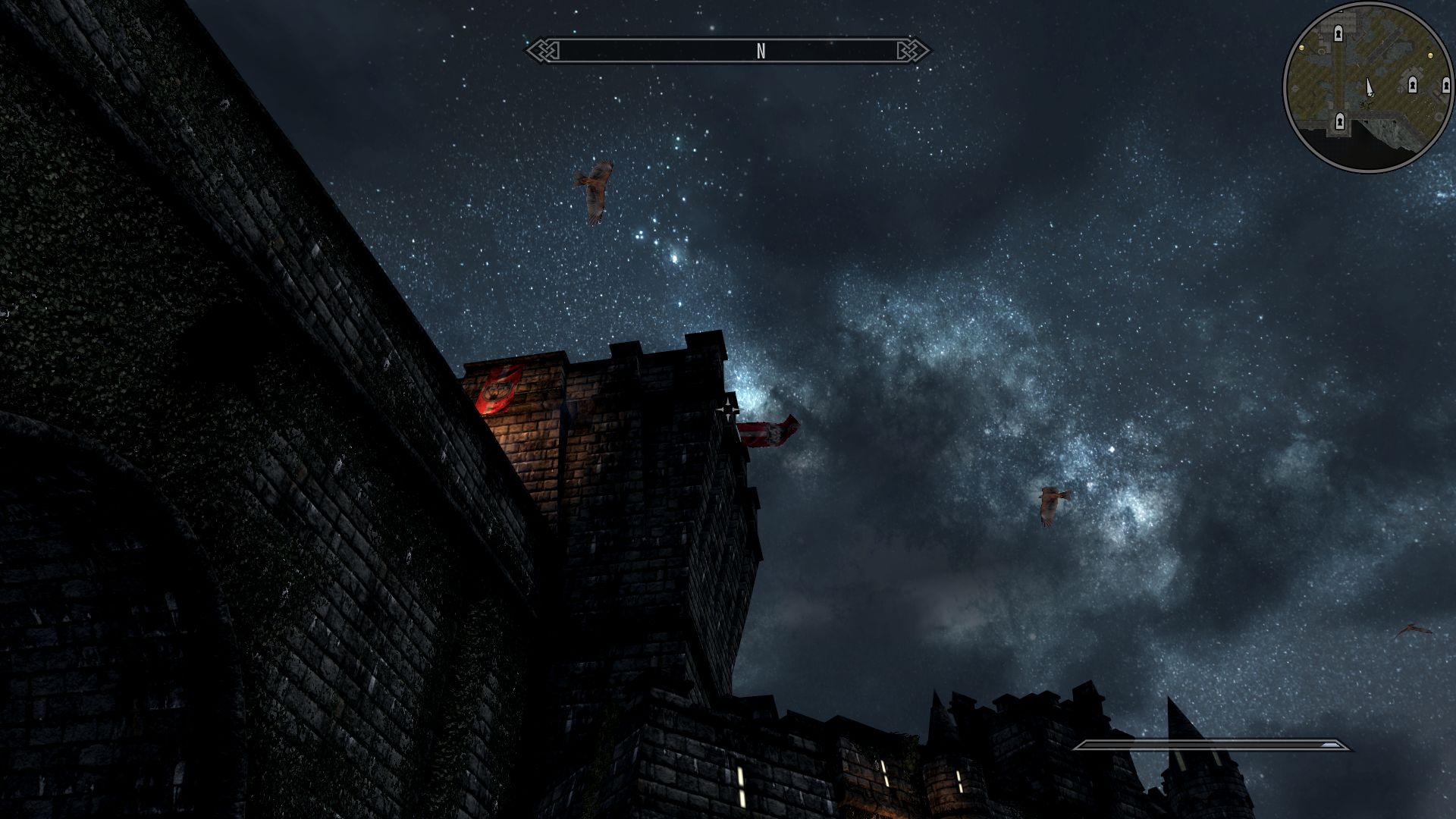Click the right yellow dot marker on minimap
The height and width of the screenshot is (819, 1456).
(x=1431, y=55)
